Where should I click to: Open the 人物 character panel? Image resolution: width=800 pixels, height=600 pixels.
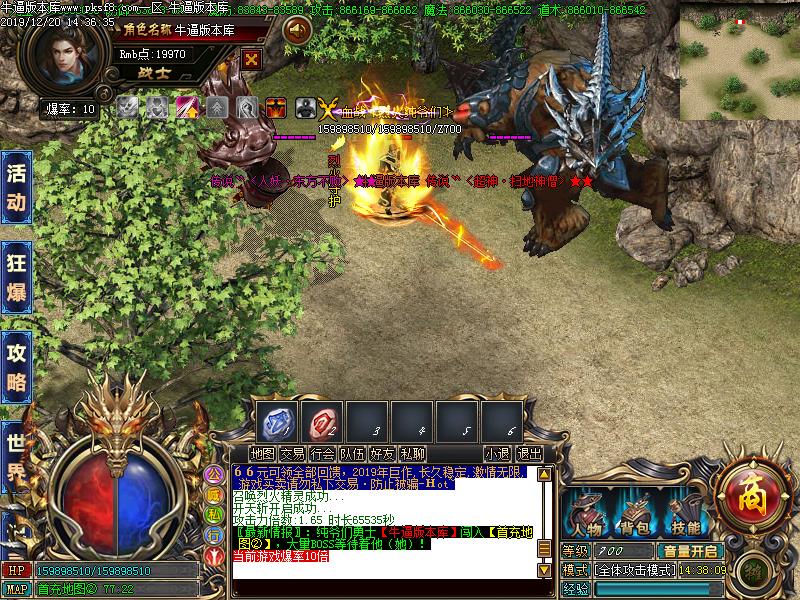point(586,515)
